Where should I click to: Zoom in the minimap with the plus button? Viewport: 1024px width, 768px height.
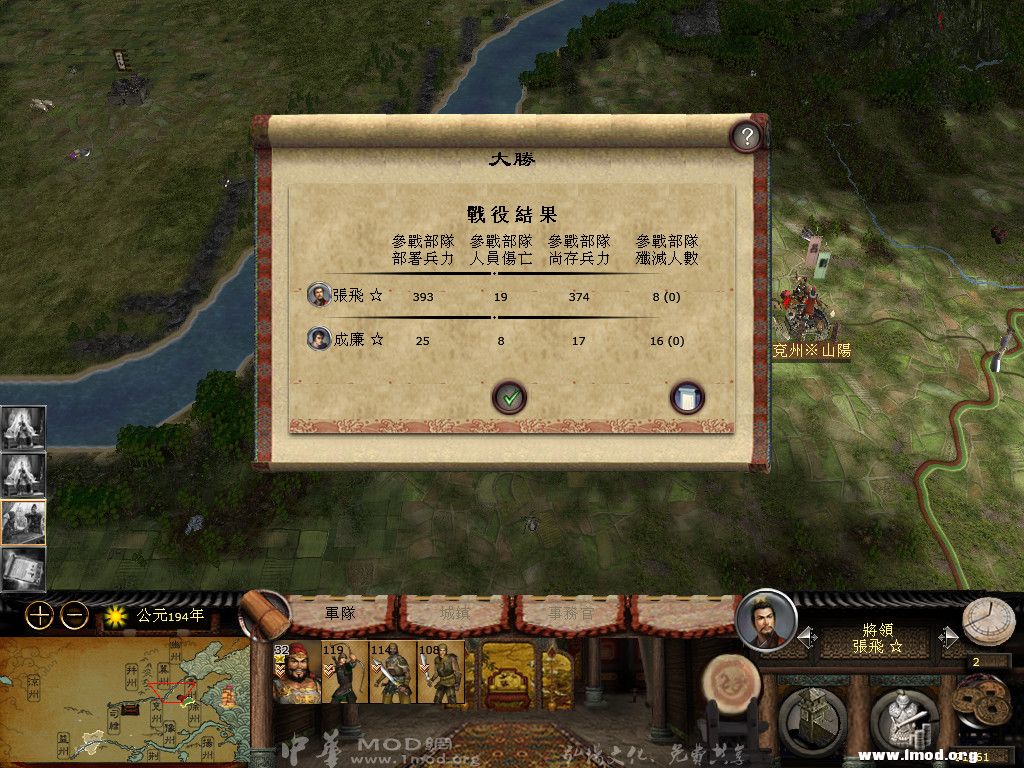click(x=39, y=615)
